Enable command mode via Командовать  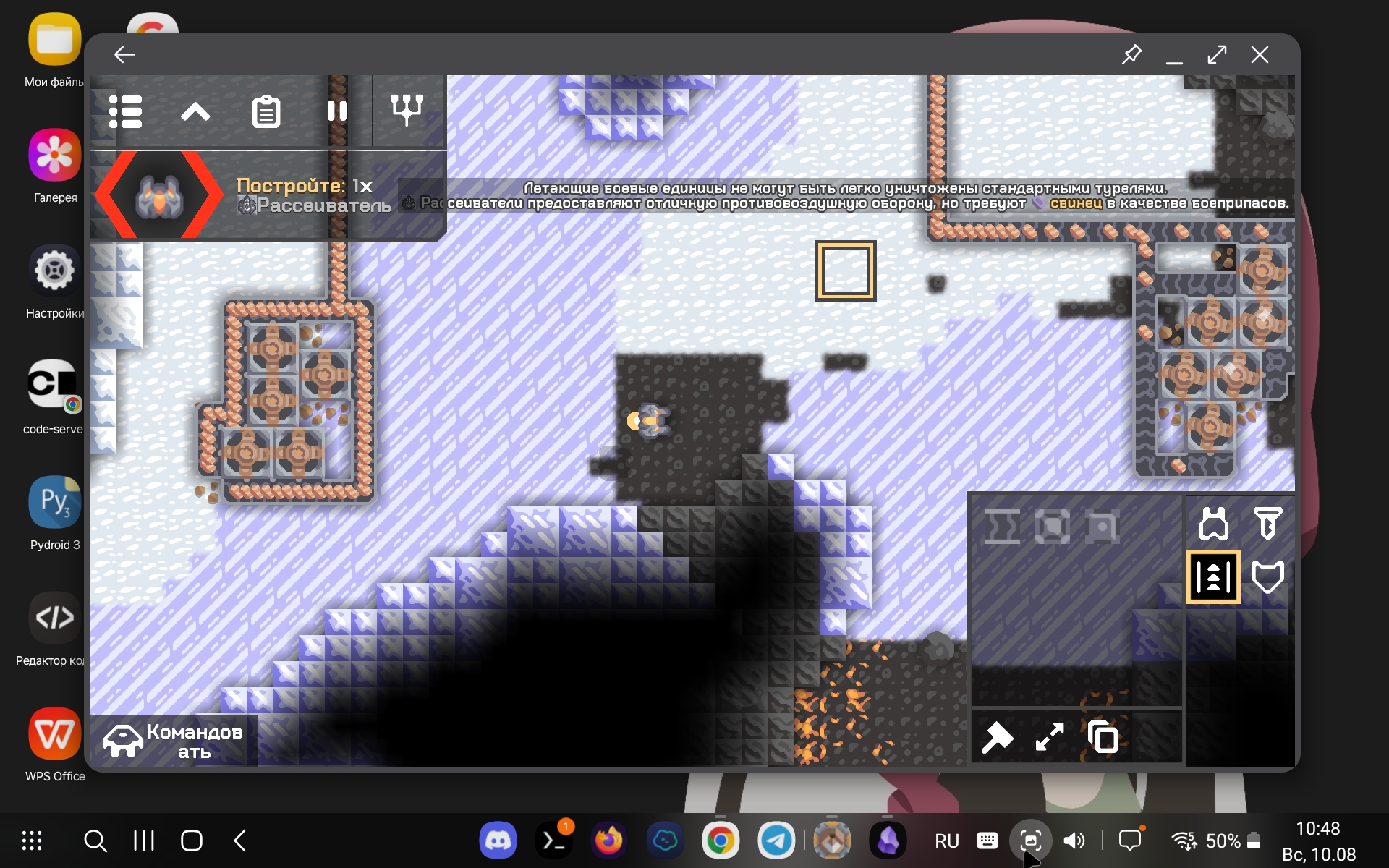174,739
